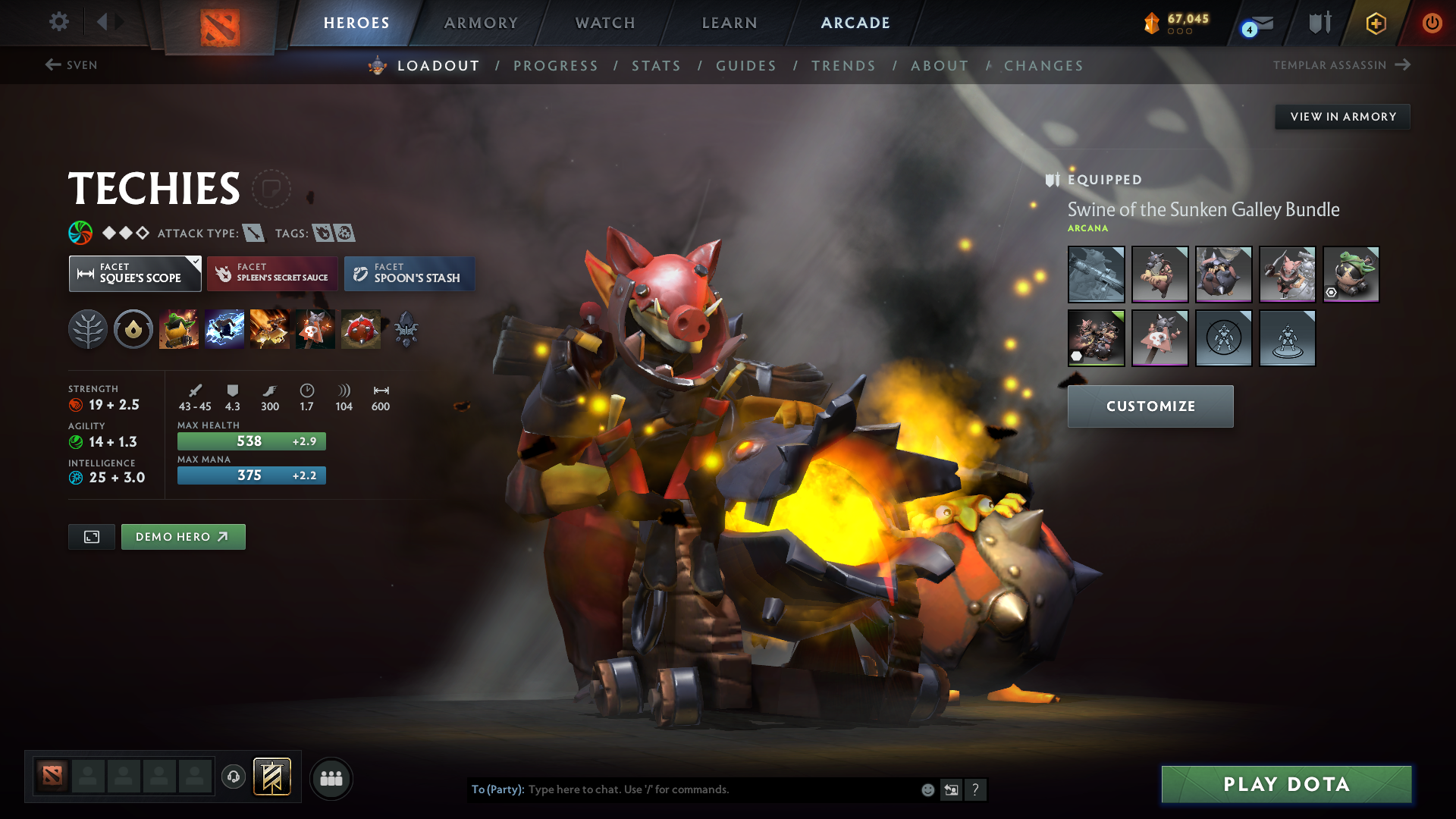Inspect the Blast Off! ability icon
Screen dimensions: 1456x819
point(270,328)
